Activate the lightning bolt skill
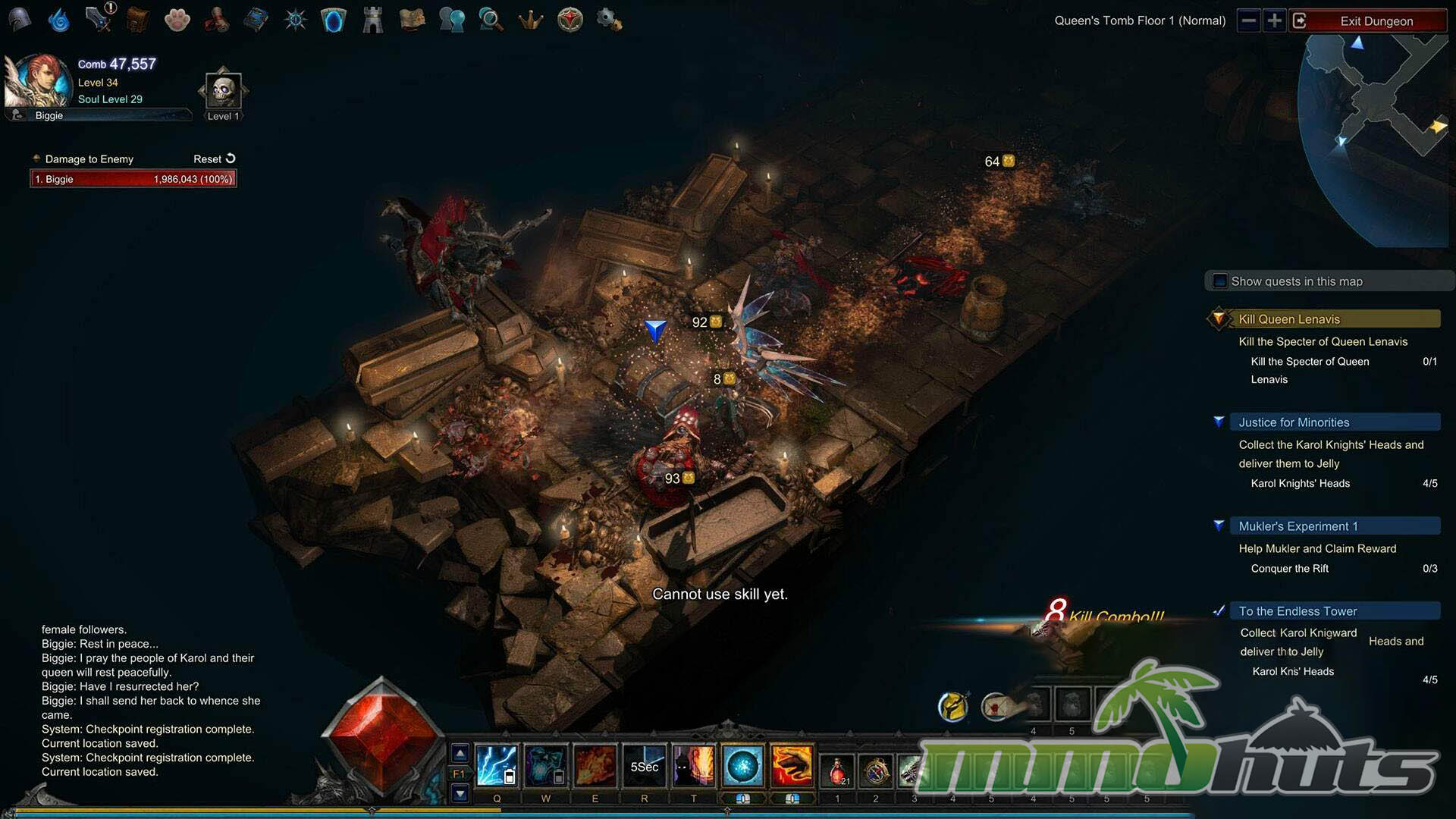The image size is (1456, 819). [497, 766]
